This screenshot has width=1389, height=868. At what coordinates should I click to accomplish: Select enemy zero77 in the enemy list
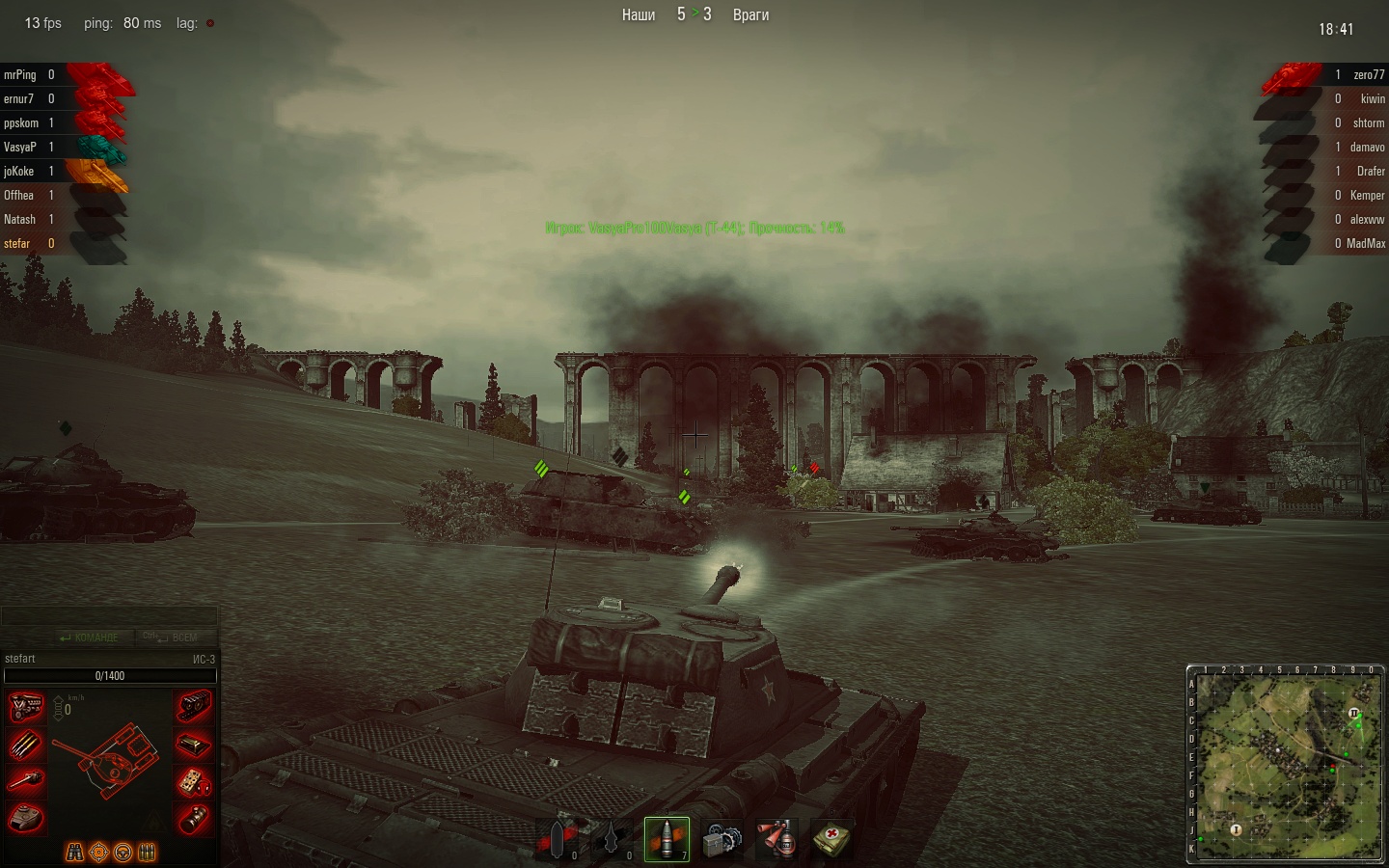coord(1368,74)
